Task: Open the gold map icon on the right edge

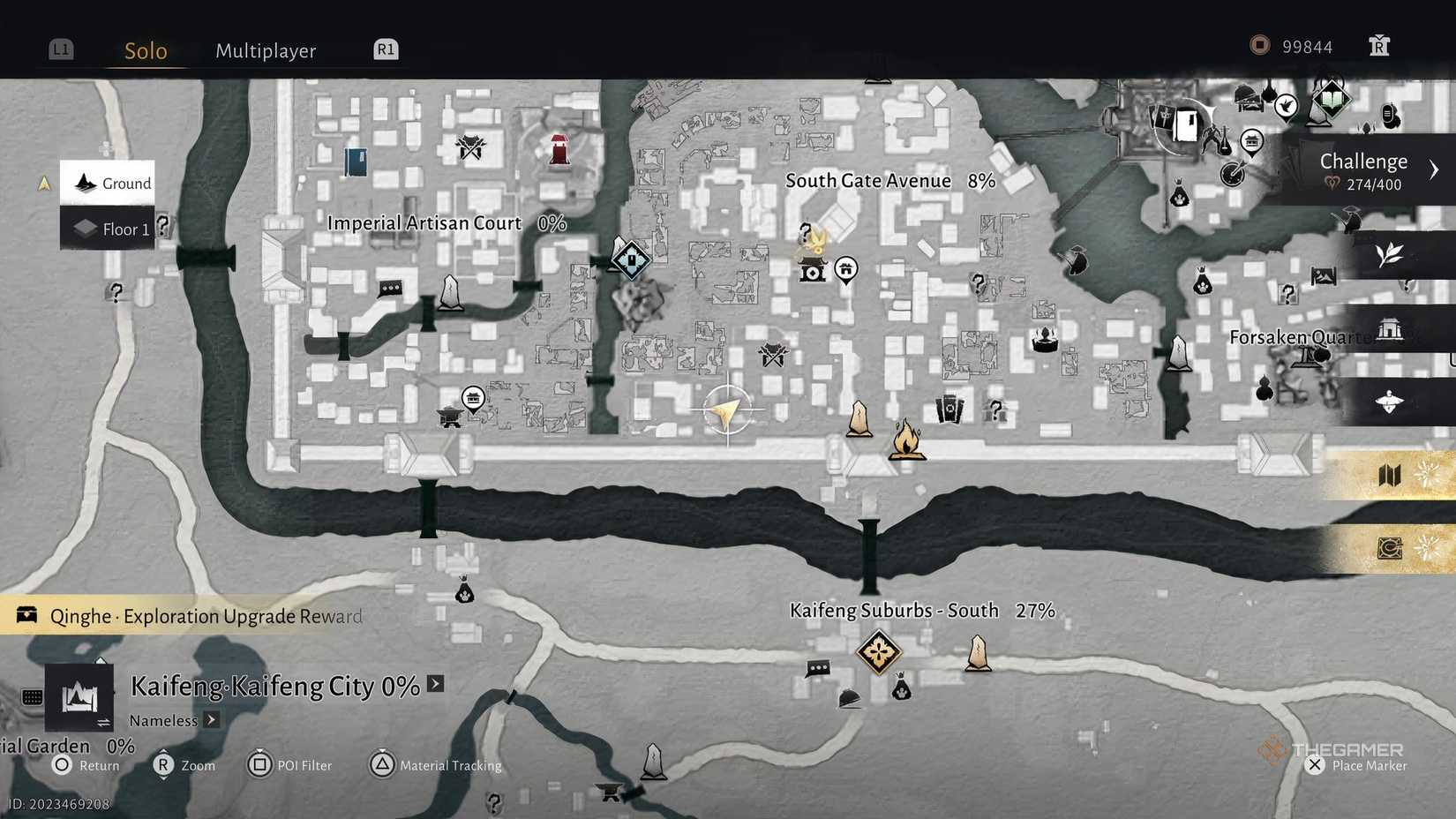Action: click(1390, 475)
